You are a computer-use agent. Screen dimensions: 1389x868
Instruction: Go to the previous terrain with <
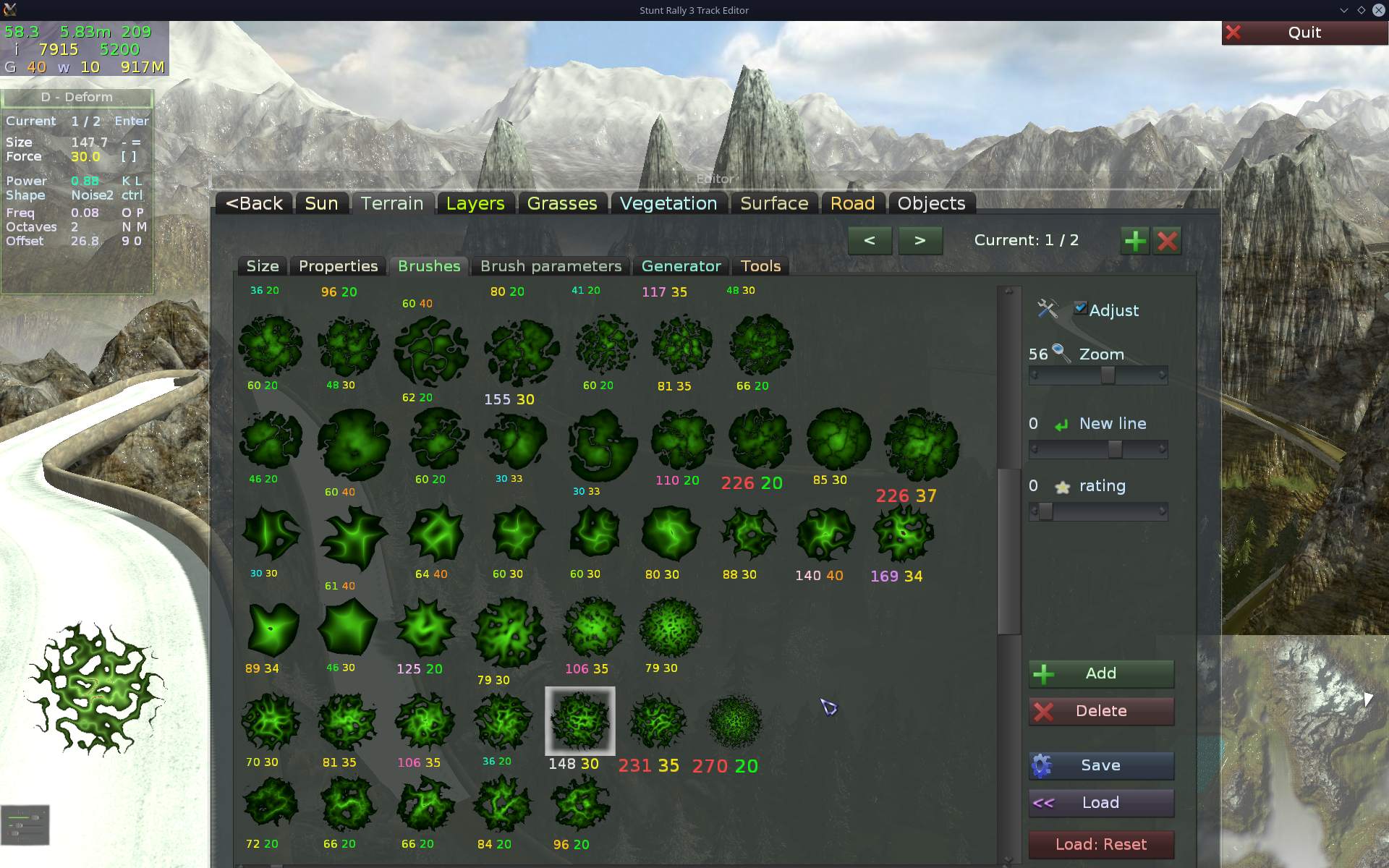[x=870, y=240]
